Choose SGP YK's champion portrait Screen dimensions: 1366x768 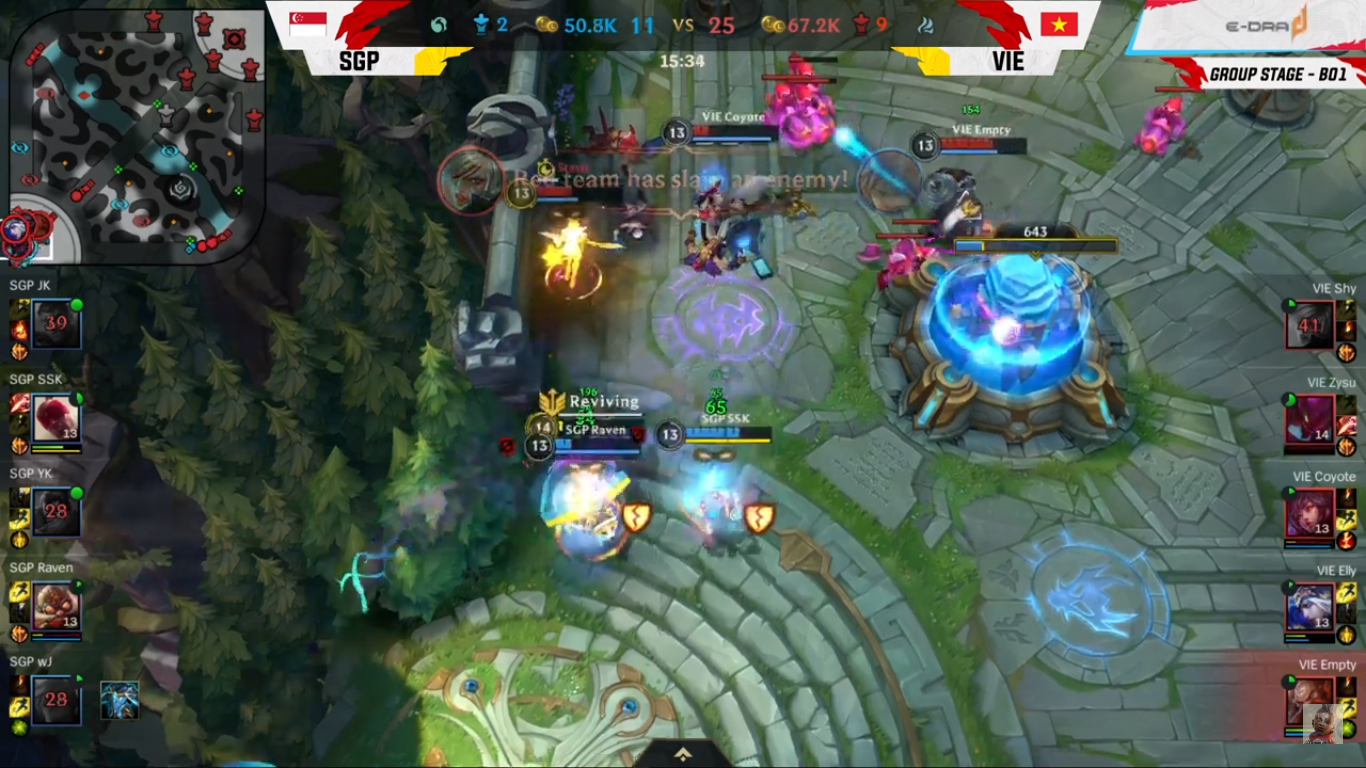(56, 511)
